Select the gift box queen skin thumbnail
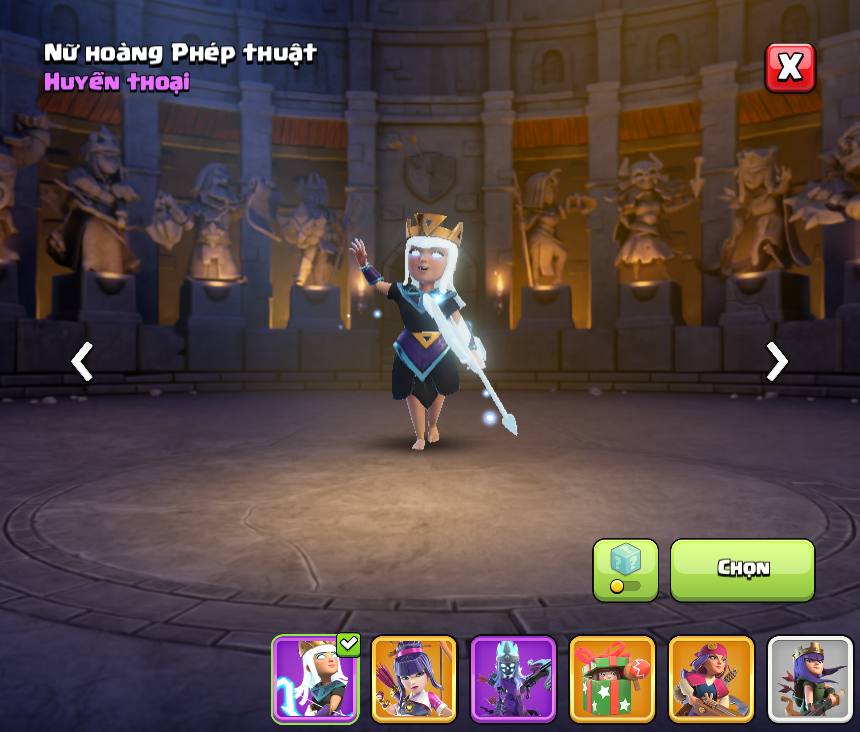Screen dimensions: 860x732 tap(612, 679)
